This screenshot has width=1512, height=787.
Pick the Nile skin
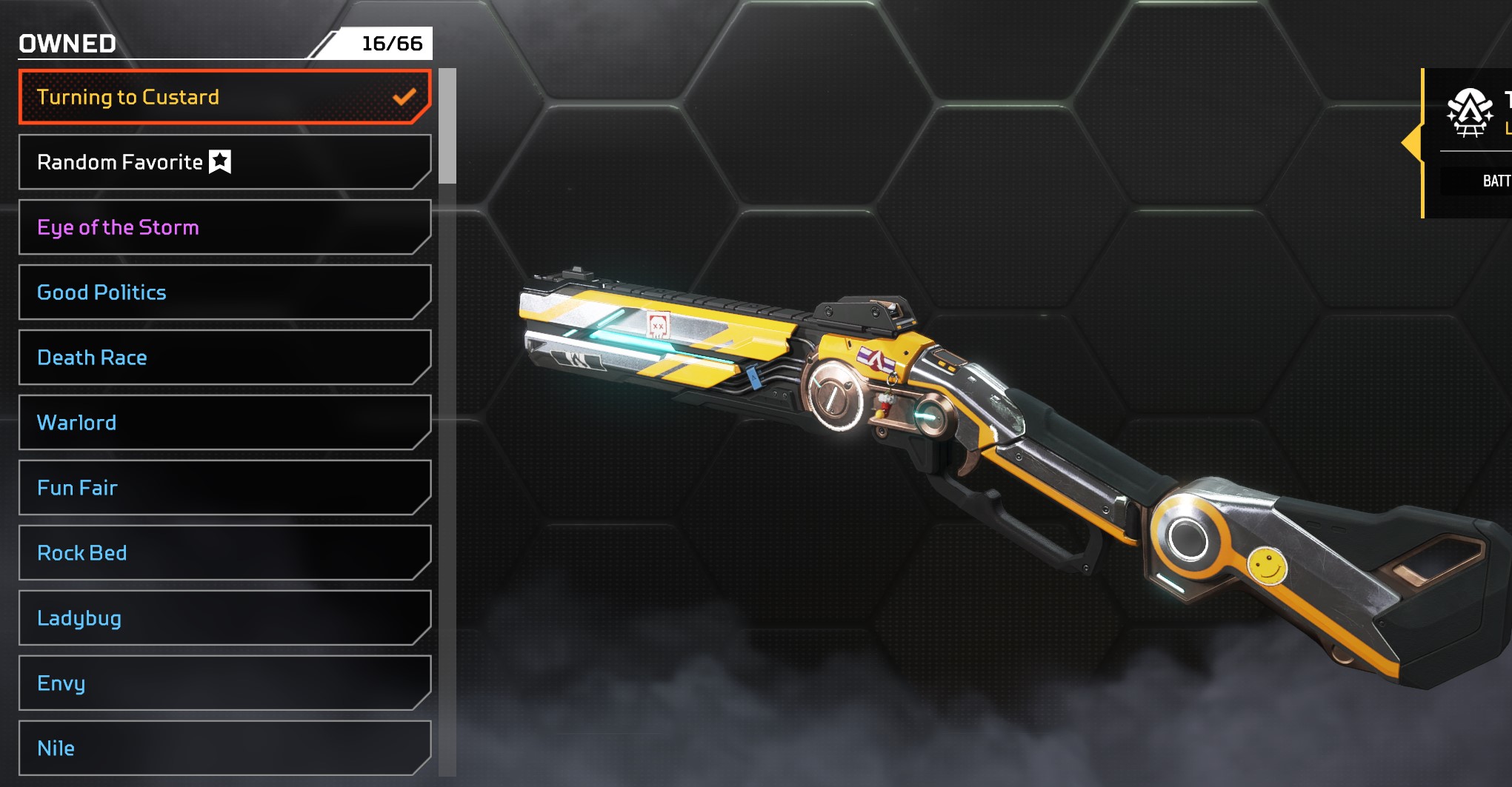(224, 748)
